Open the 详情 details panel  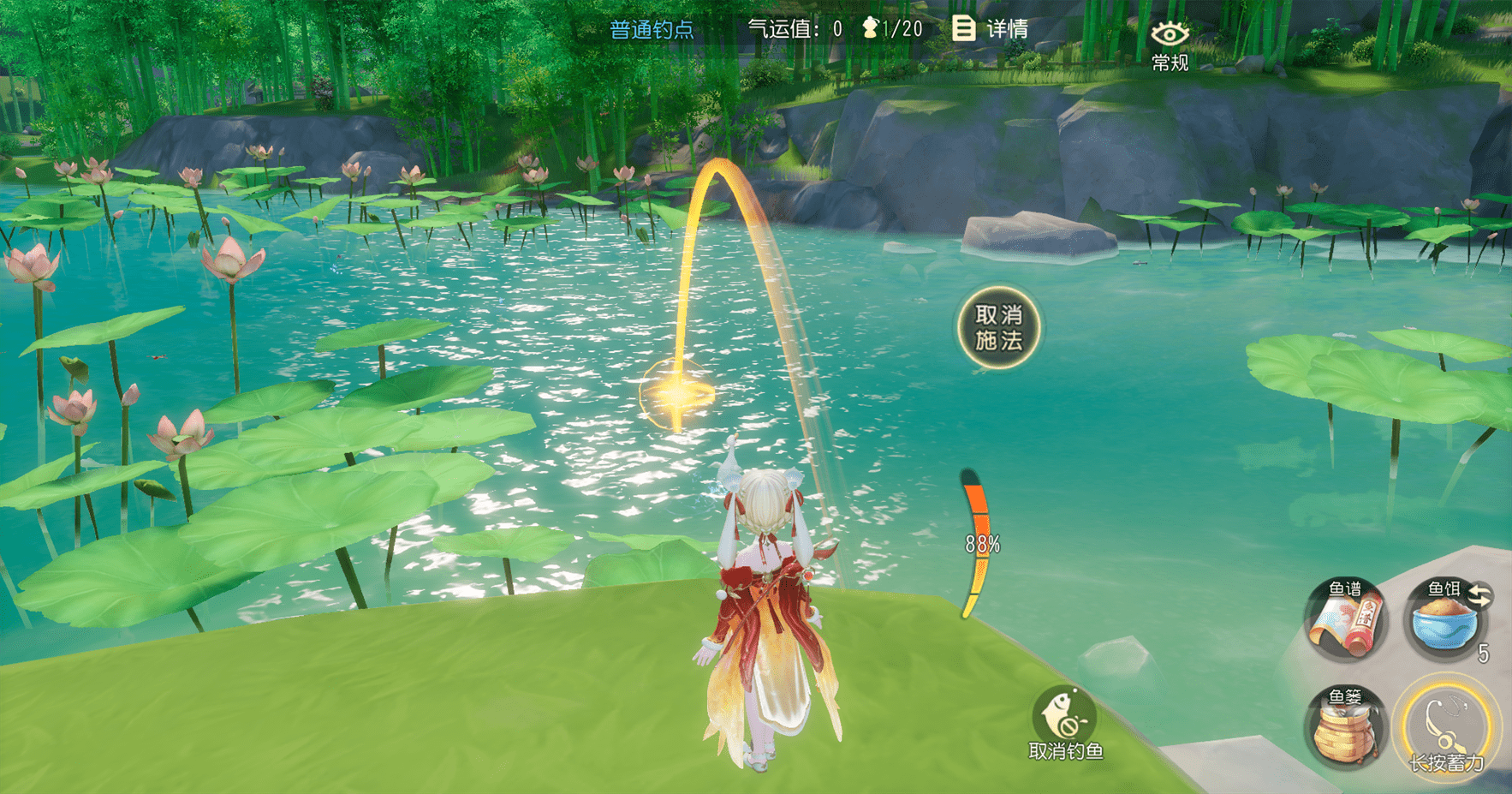[x=991, y=29]
